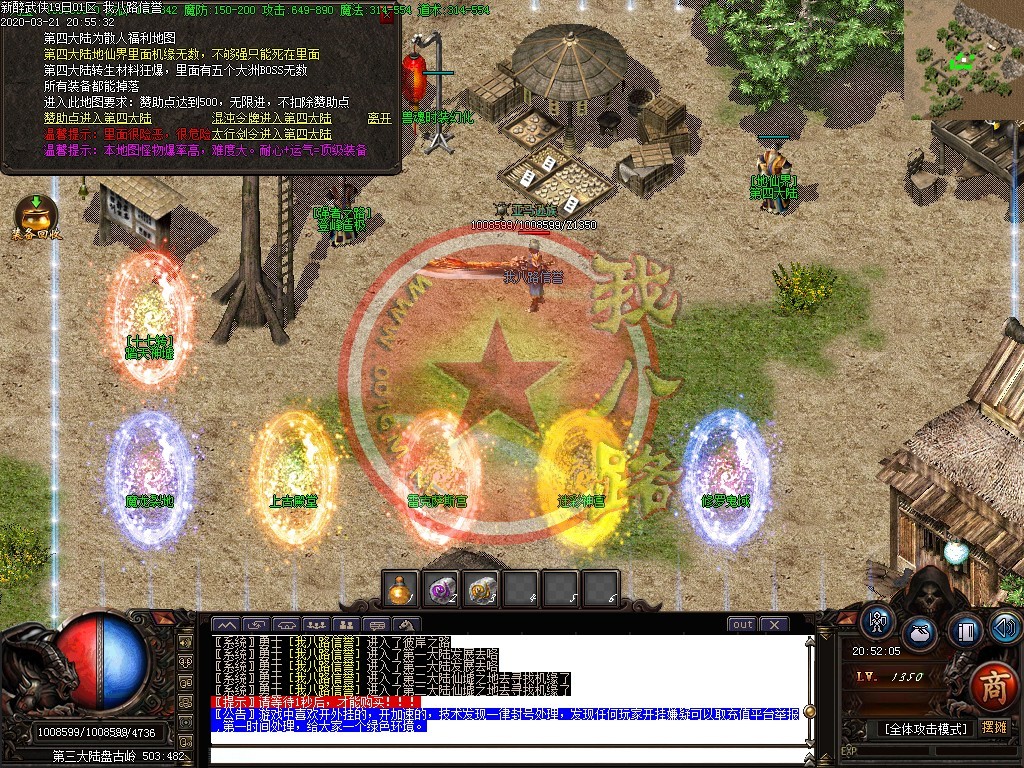
Task: Click the 摆摊 stall button
Action: pos(994,727)
